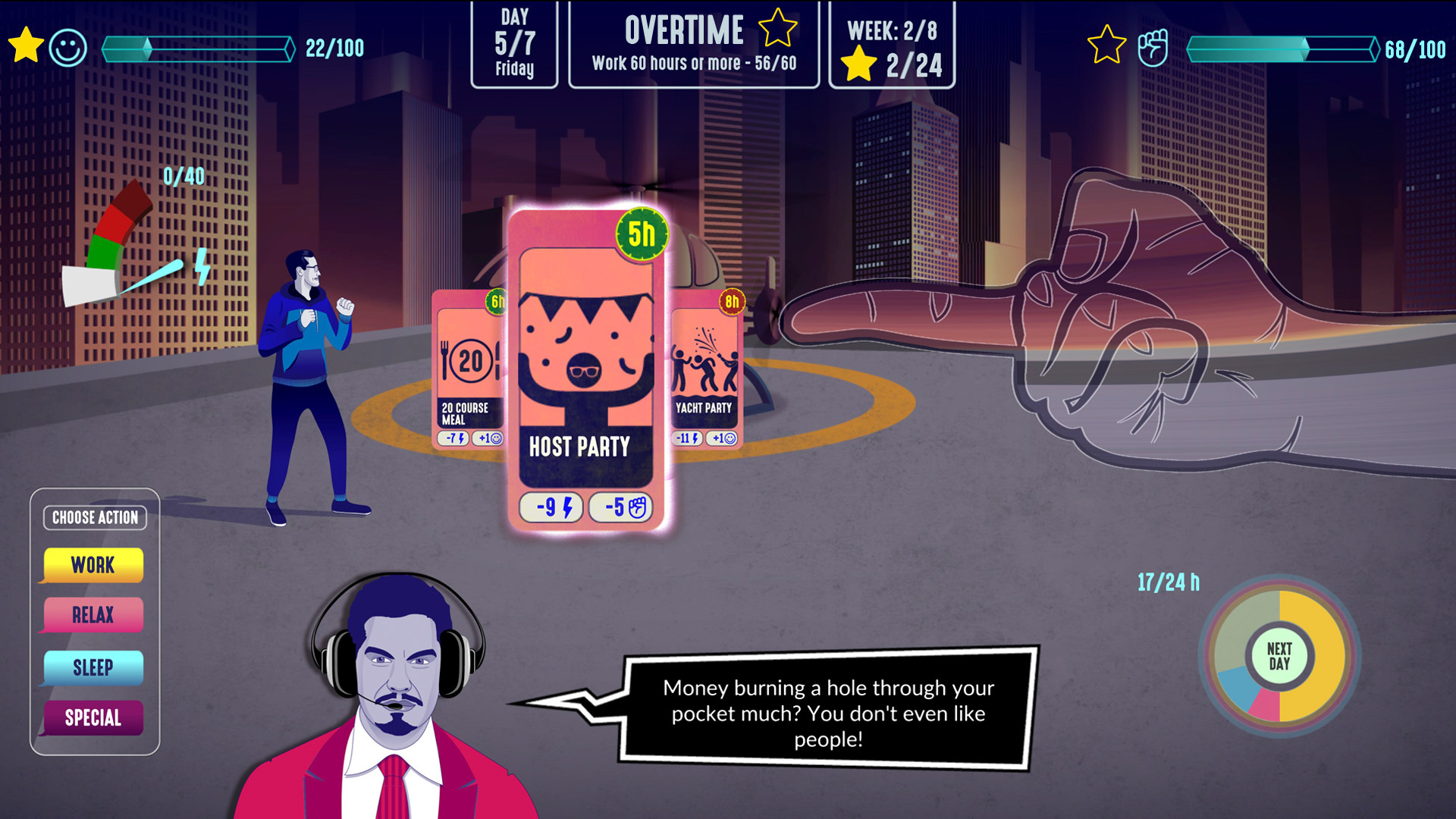Pick the Sleep action
The image size is (1456, 819).
(x=93, y=667)
